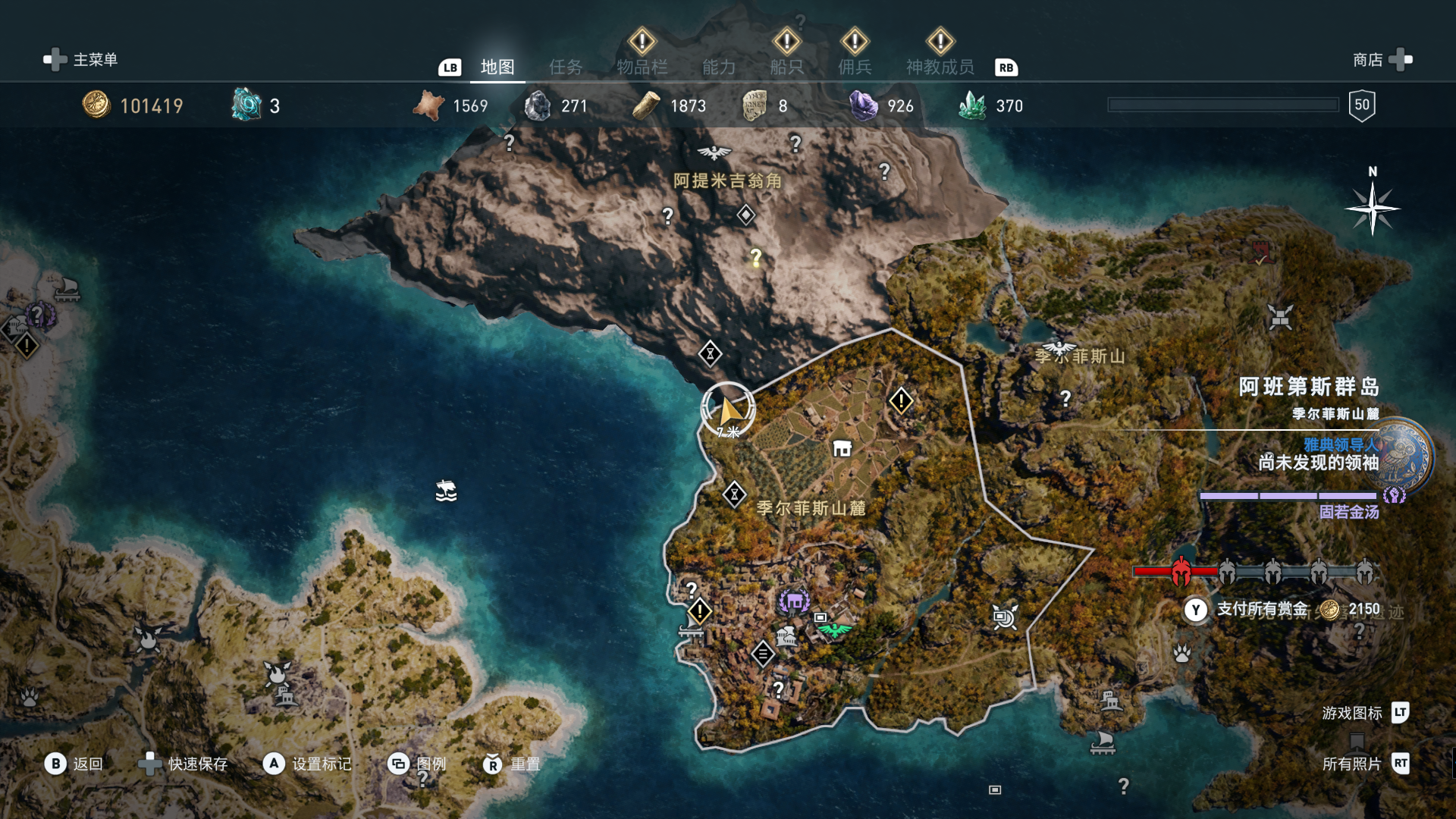Select the quest marker at the harbor

tap(699, 610)
